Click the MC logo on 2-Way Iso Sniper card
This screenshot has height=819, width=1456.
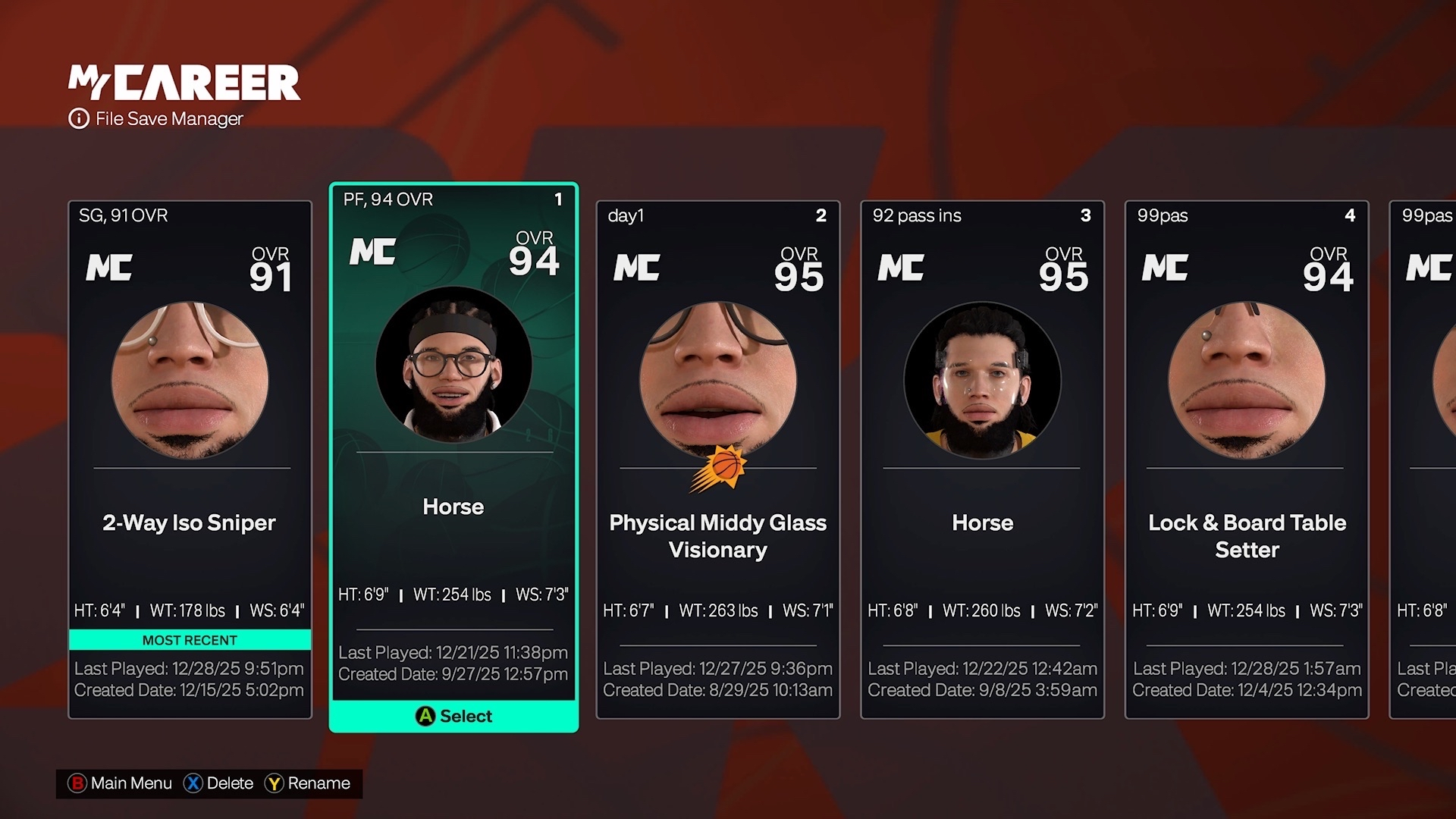click(x=109, y=268)
